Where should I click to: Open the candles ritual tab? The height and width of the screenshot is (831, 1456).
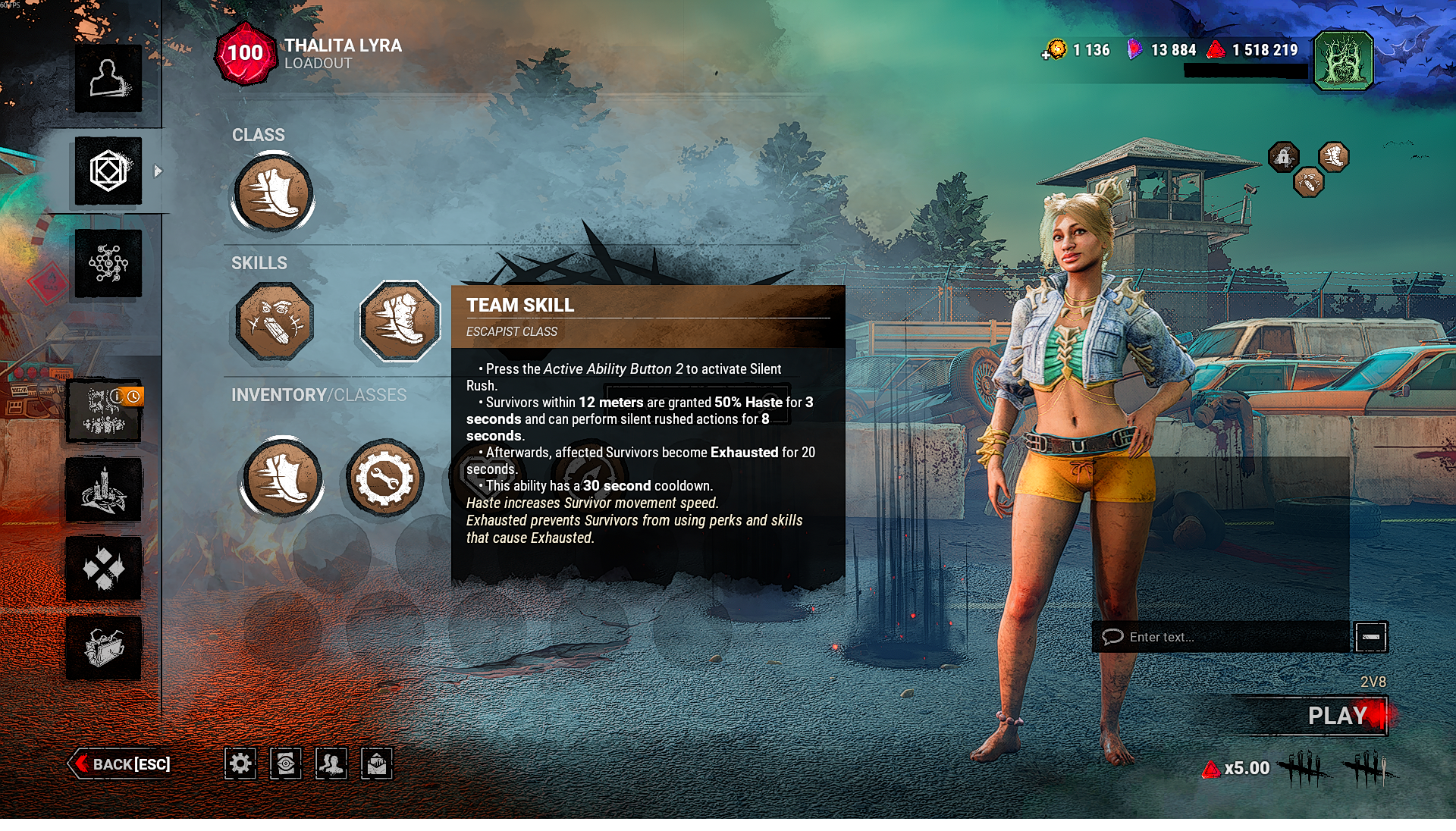(x=105, y=491)
